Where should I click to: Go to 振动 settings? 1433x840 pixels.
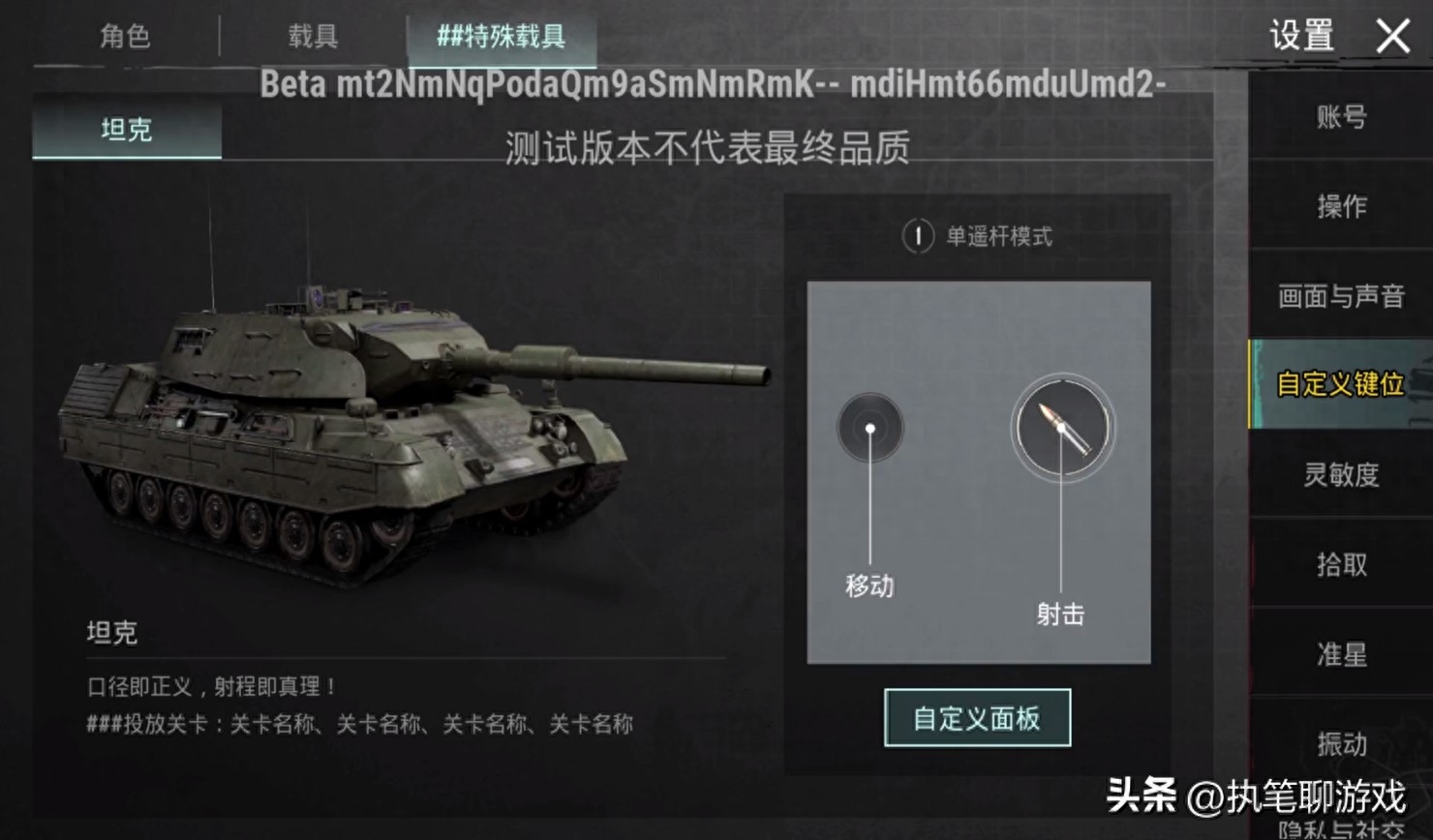(x=1341, y=743)
